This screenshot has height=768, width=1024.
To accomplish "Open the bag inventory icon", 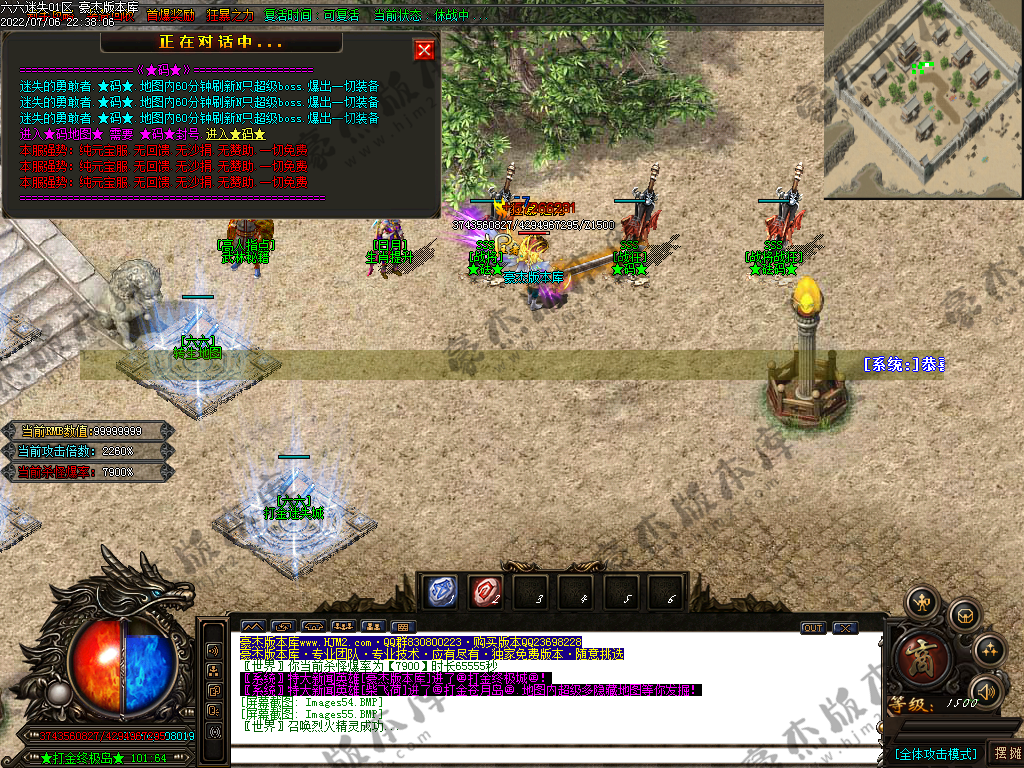I will pyautogui.click(x=964, y=615).
